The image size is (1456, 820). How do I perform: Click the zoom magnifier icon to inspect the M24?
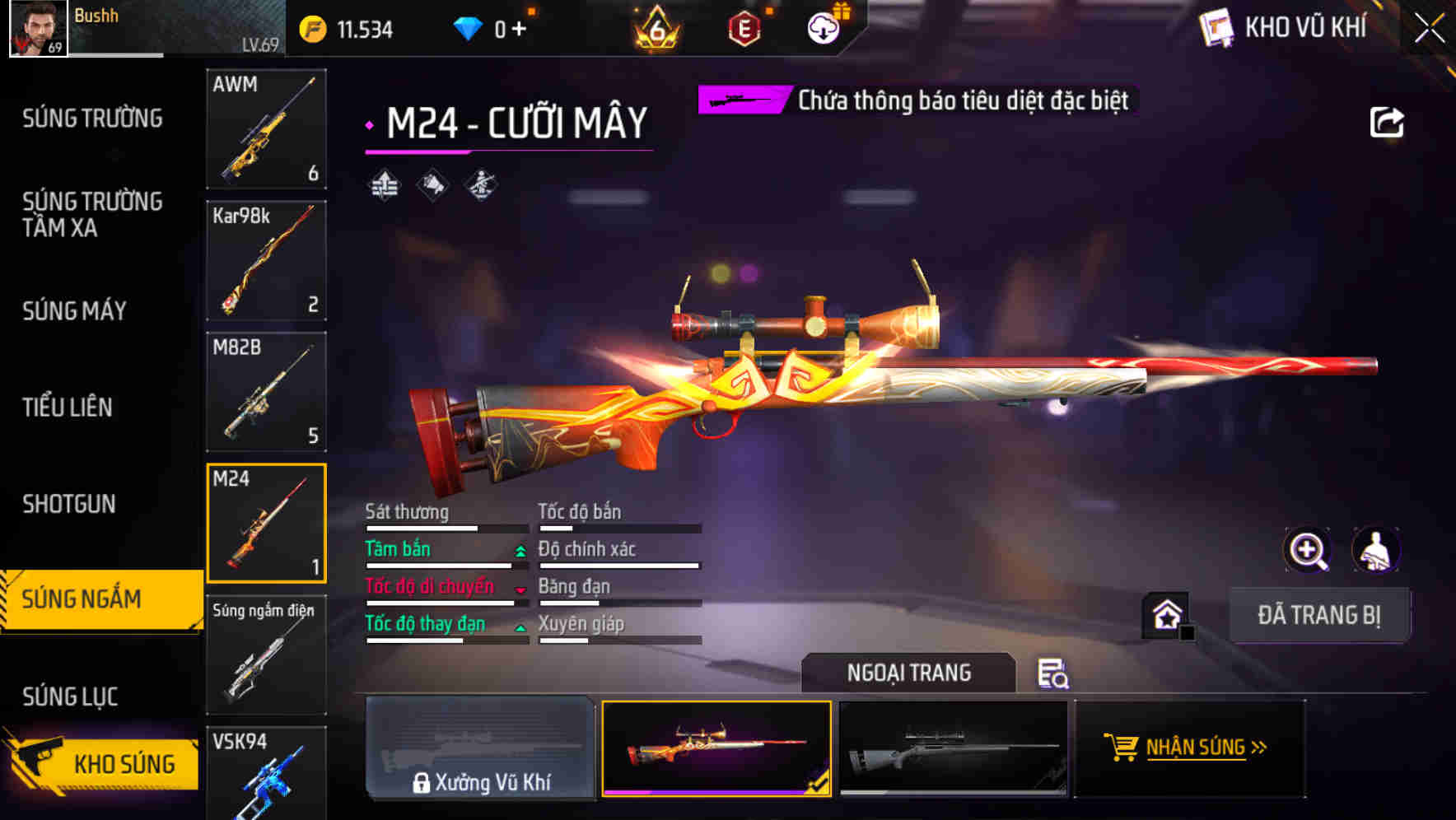1308,550
